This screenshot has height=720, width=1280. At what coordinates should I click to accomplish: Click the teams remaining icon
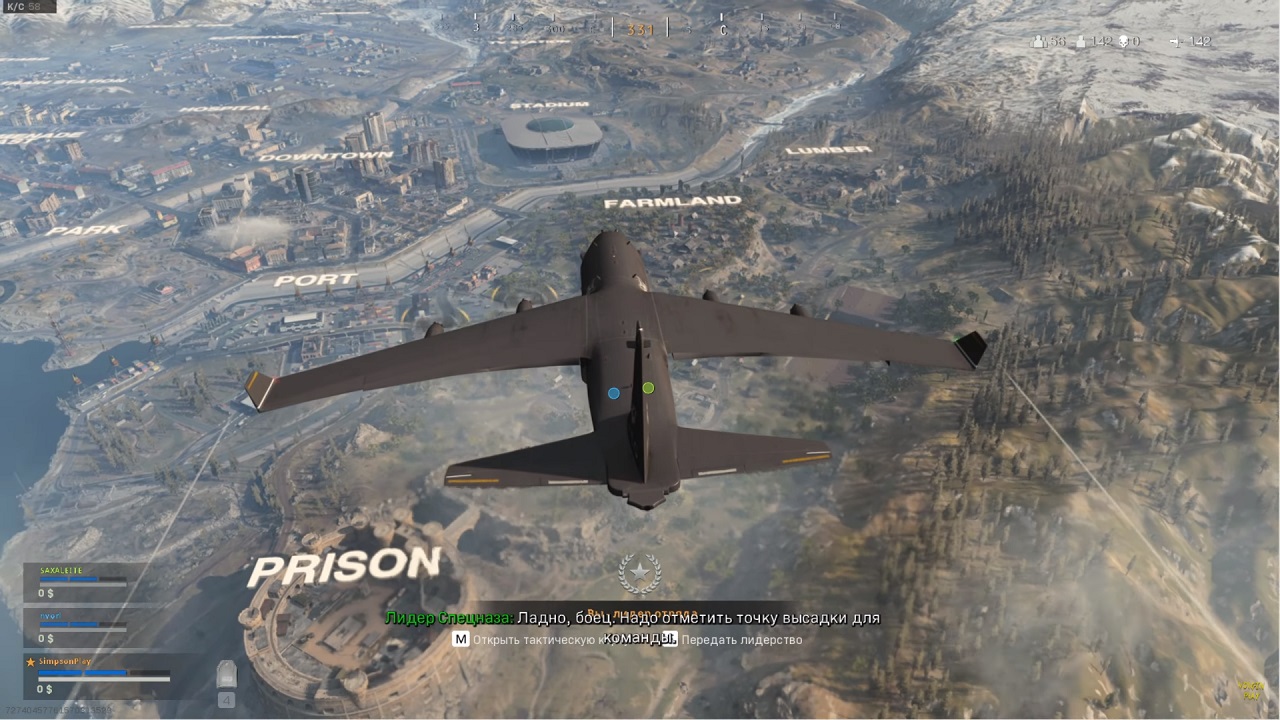[1039, 41]
